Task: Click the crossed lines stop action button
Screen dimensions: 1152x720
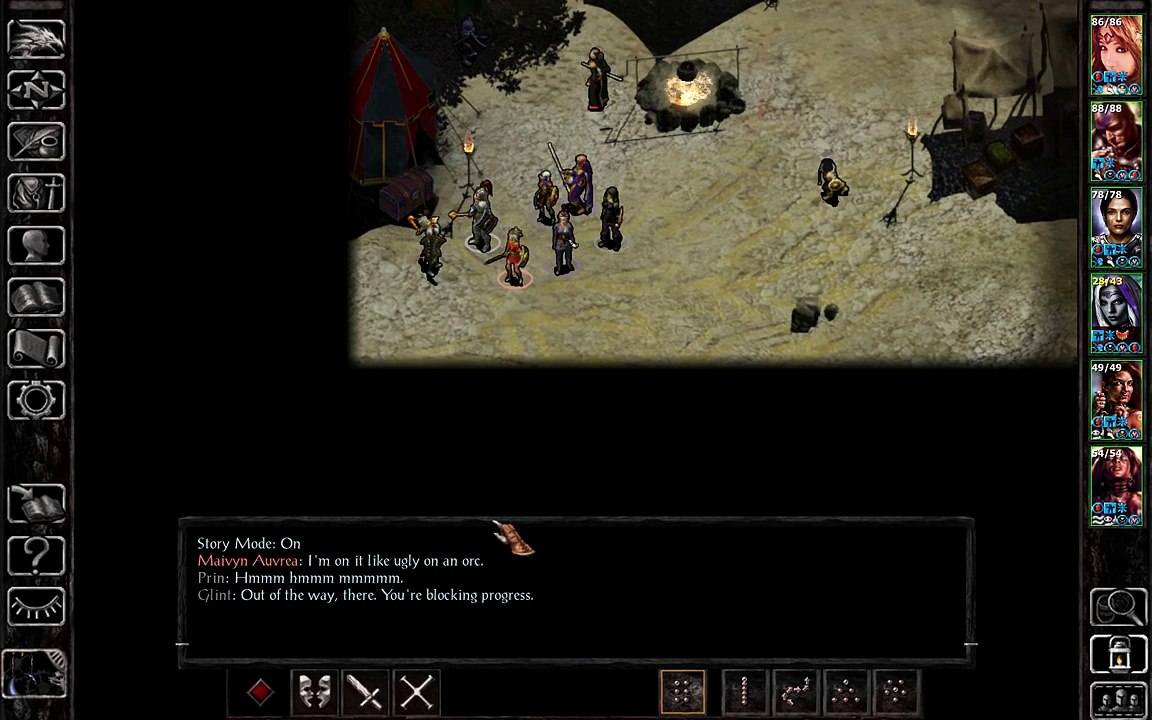Action: (416, 692)
